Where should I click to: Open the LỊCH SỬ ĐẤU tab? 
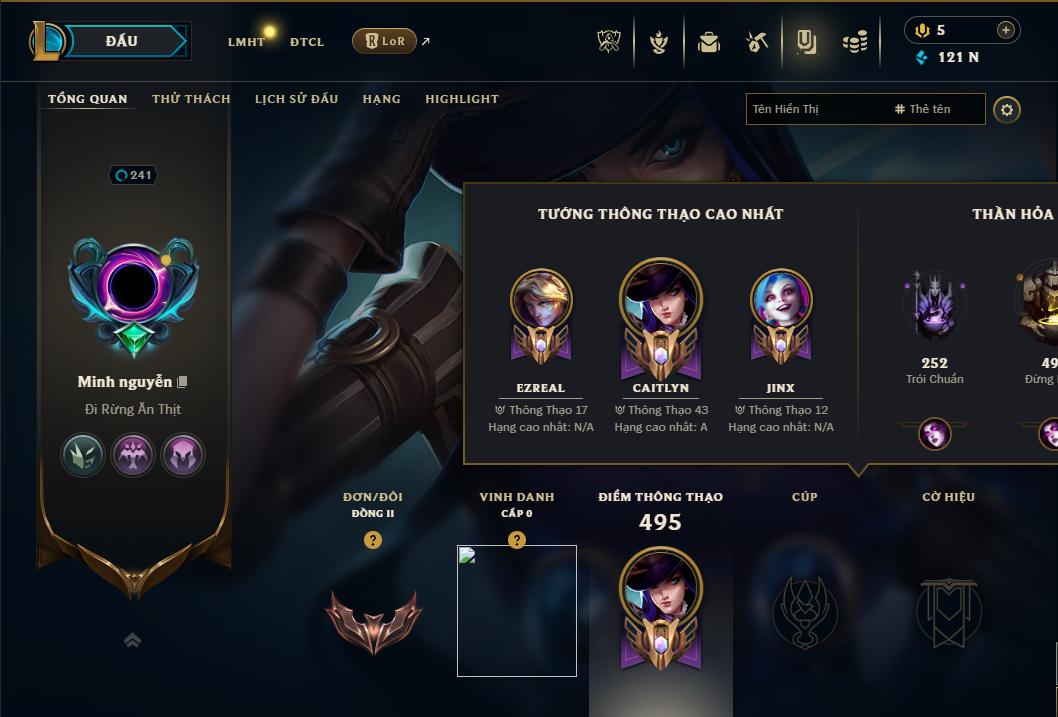(296, 99)
